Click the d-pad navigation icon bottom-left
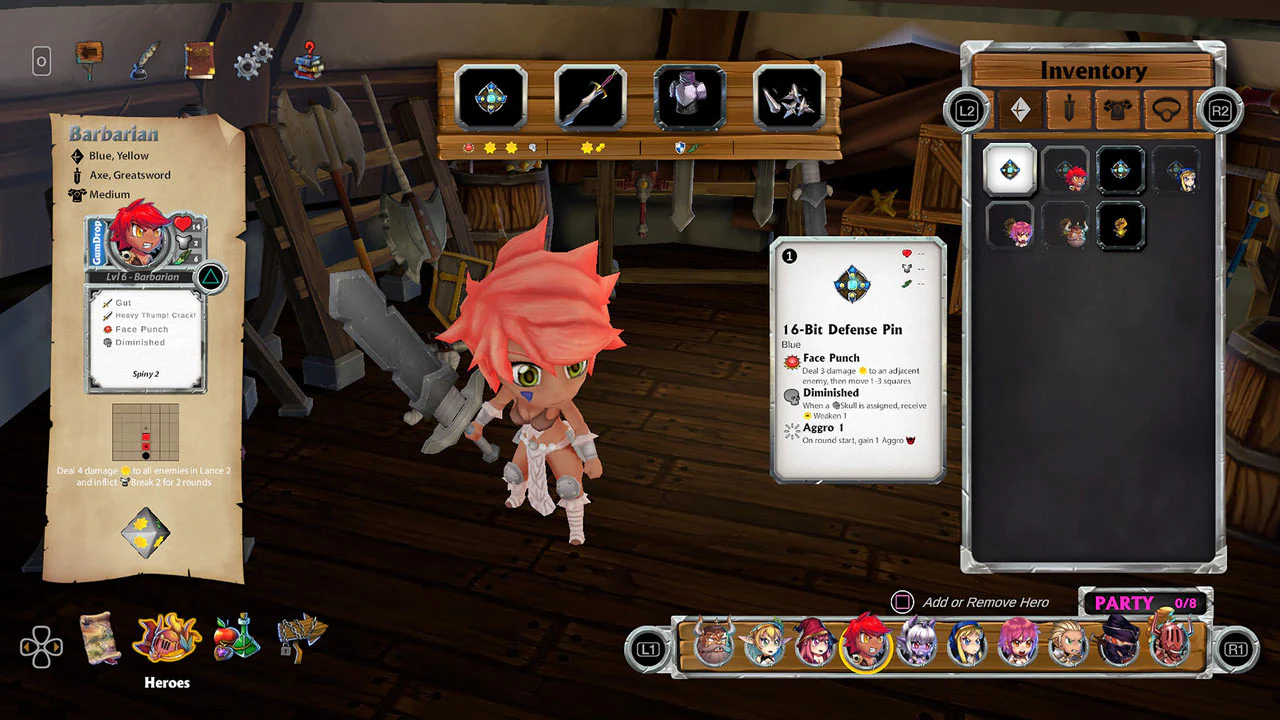This screenshot has width=1280, height=720. click(40, 648)
